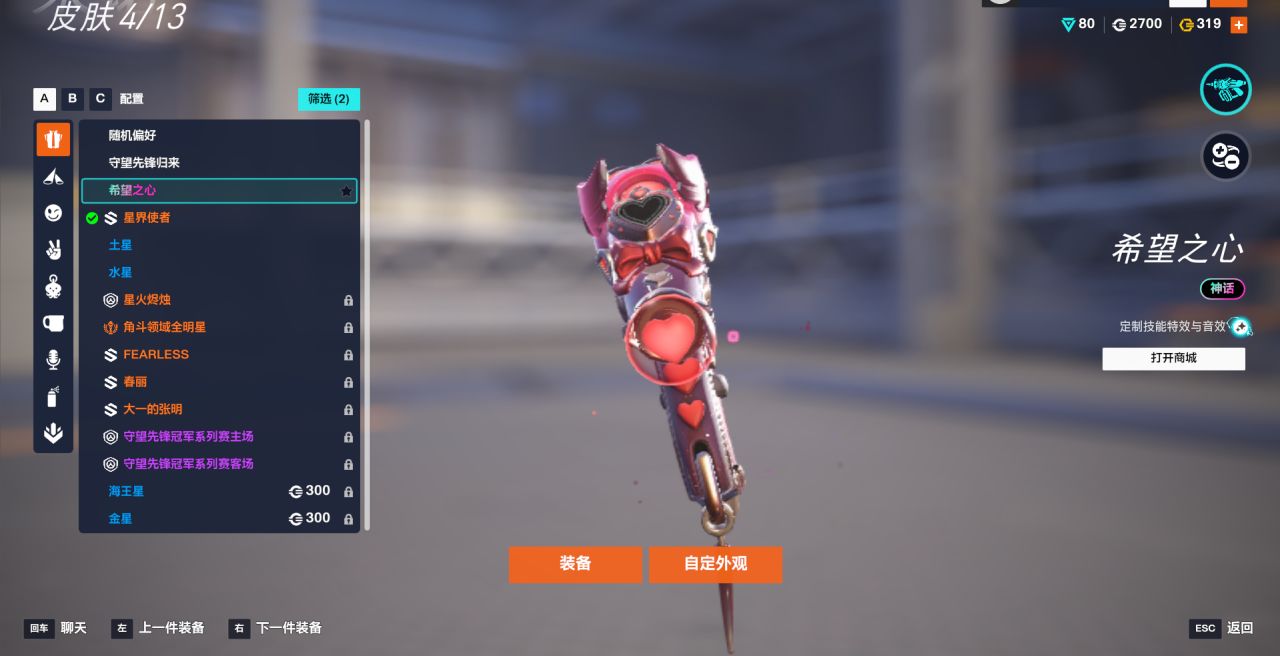1280x656 pixels.
Task: Select the 随机偏好 skin entry
Action: point(132,135)
